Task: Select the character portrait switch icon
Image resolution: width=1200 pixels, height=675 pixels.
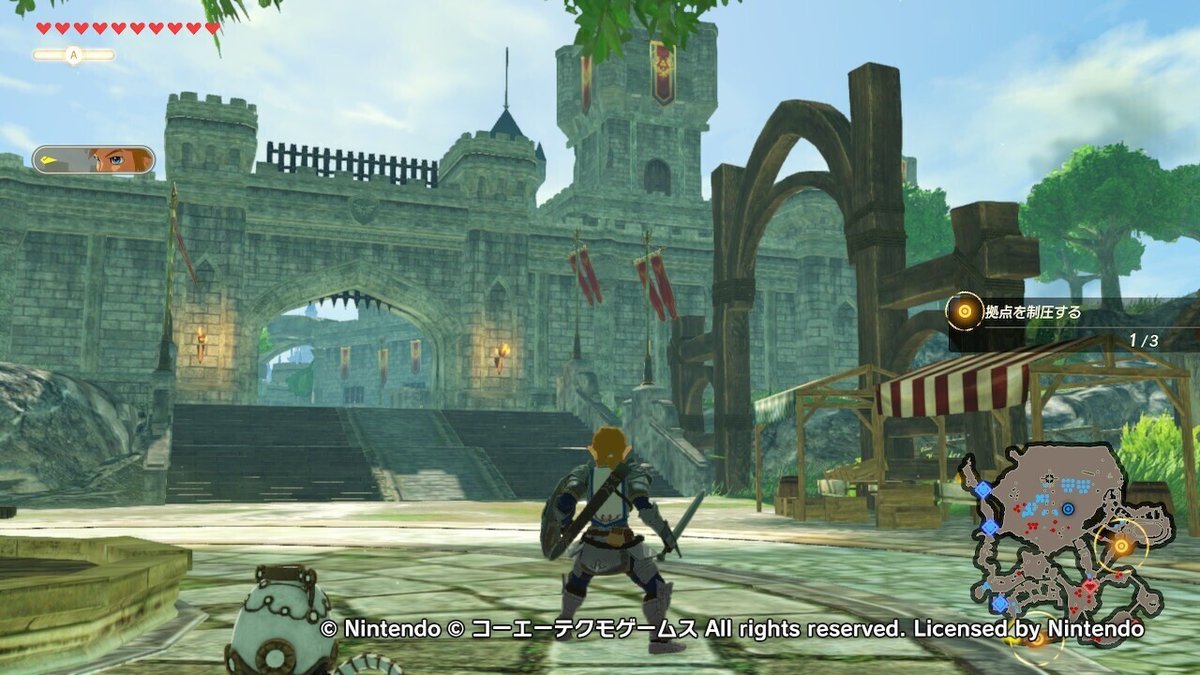Action: coord(93,160)
